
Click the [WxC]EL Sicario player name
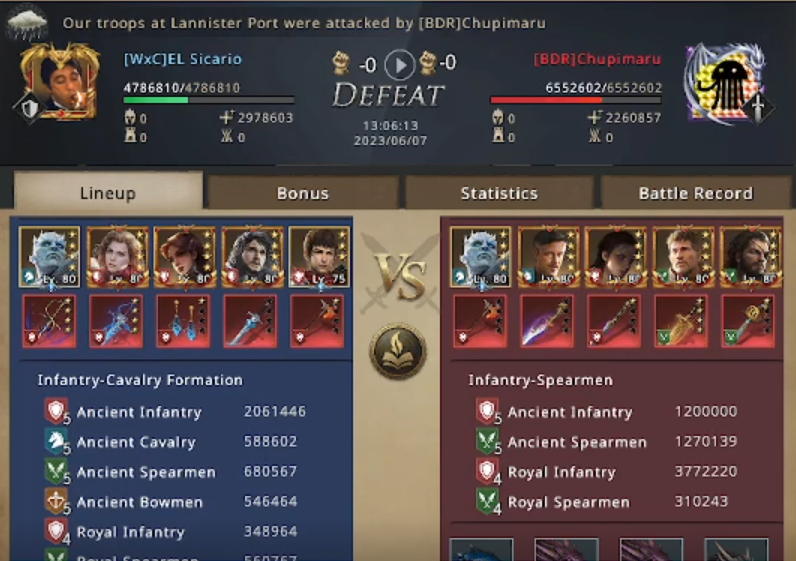[183, 59]
